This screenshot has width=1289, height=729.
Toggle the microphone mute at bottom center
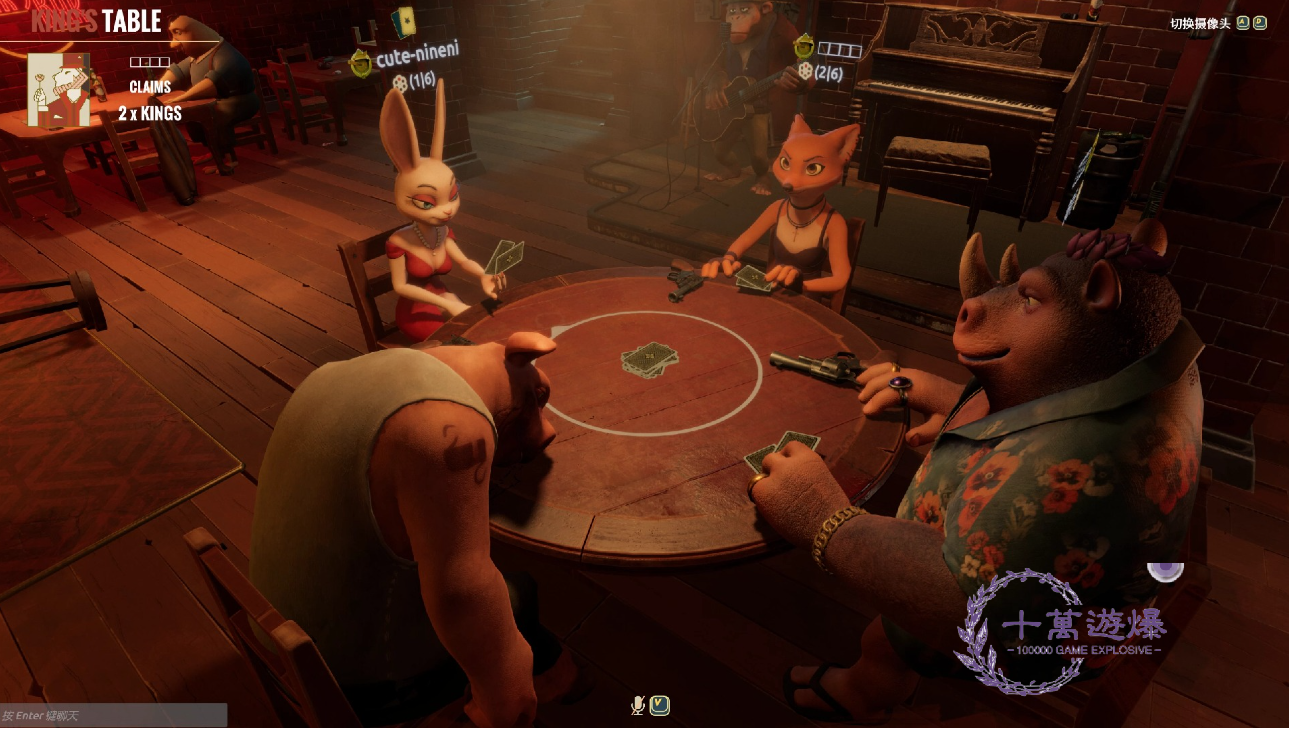(x=637, y=705)
